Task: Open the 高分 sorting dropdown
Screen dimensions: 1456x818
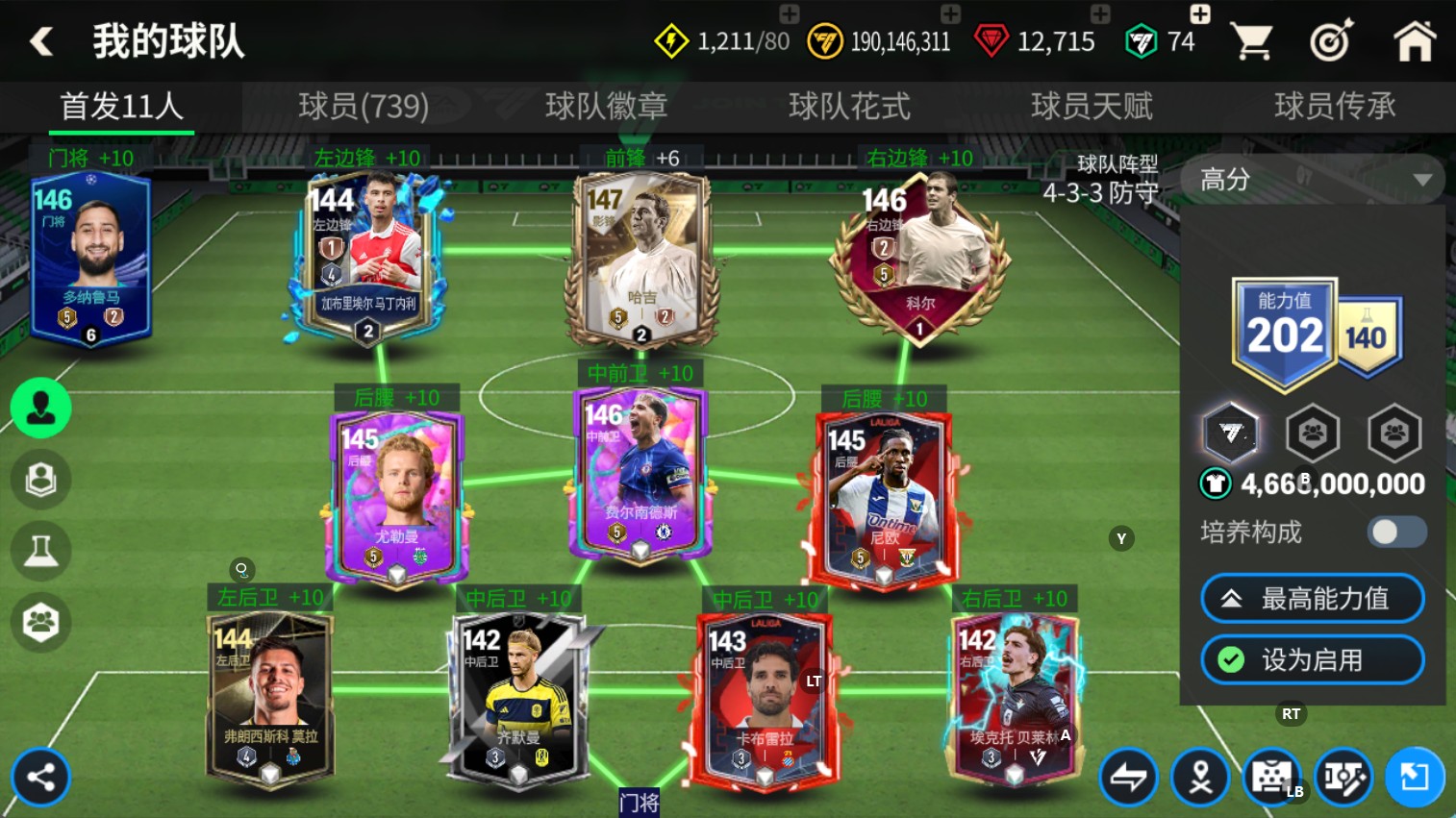Action: coord(1312,180)
